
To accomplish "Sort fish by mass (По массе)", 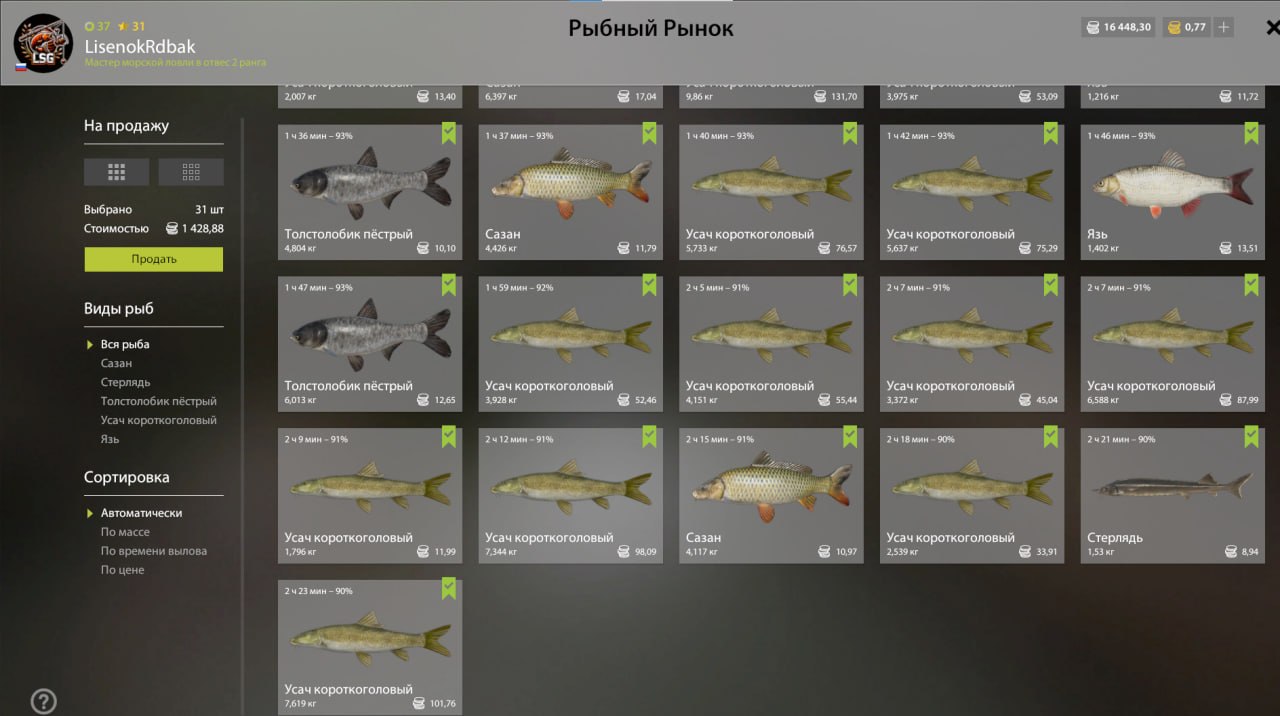I will [x=125, y=532].
